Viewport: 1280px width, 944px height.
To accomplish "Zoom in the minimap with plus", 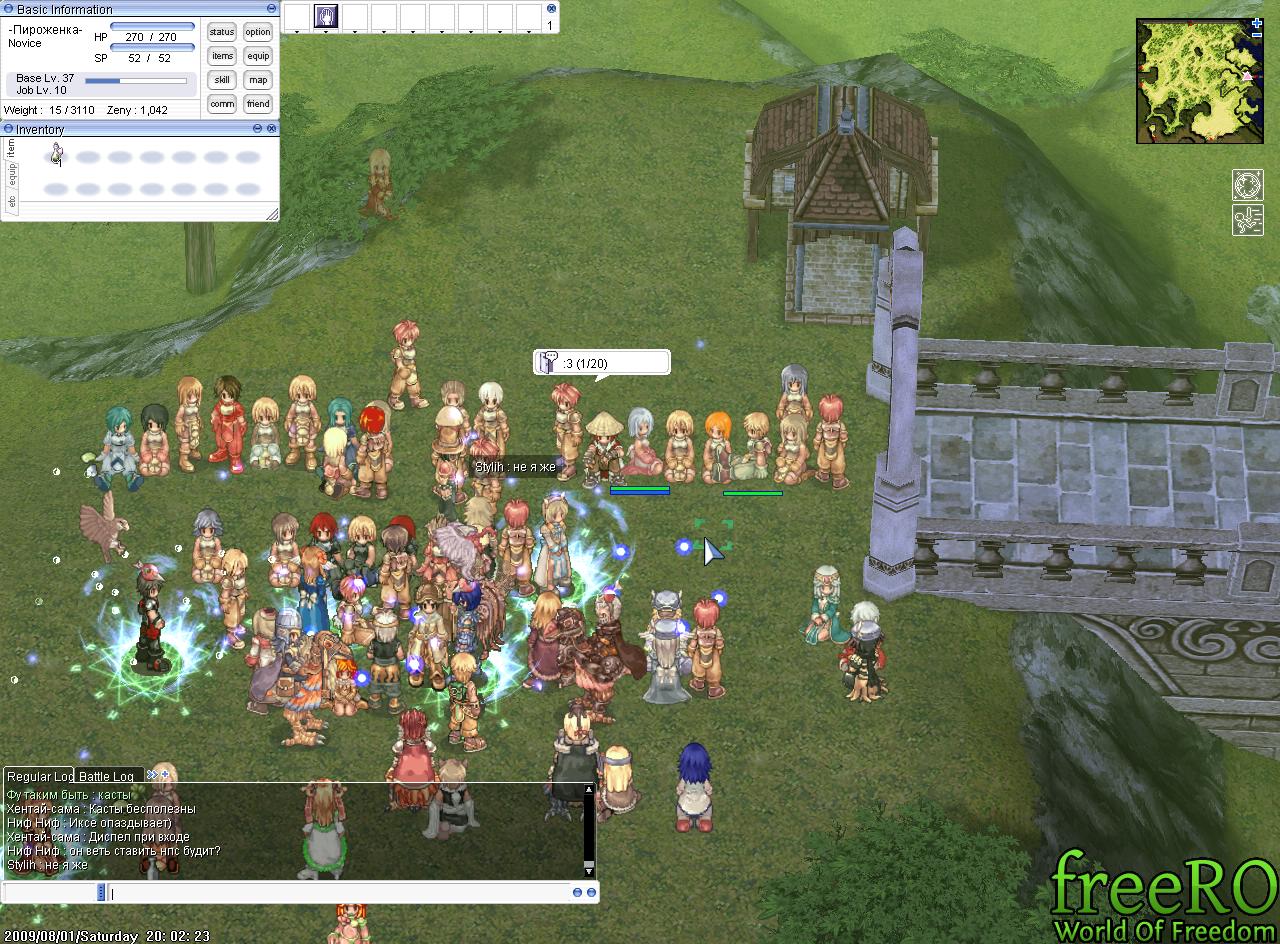I will coord(1257,23).
